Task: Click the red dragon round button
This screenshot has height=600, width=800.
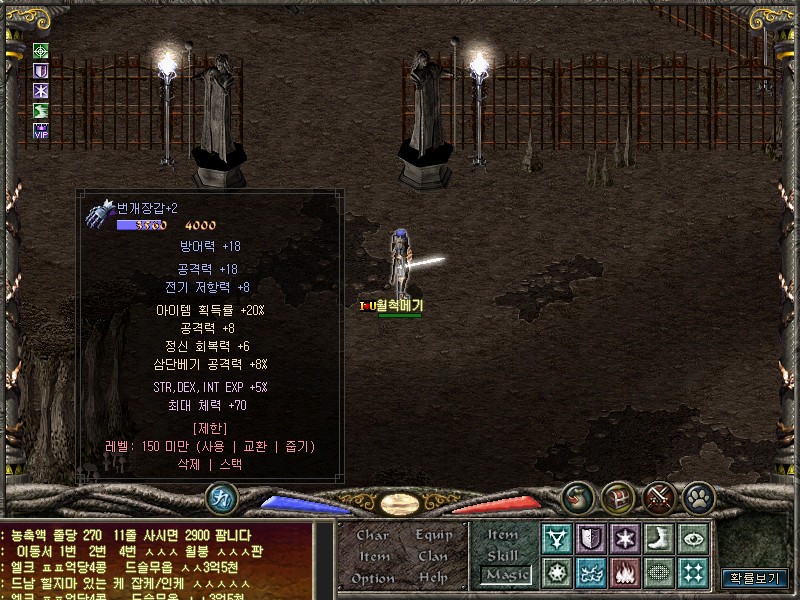Action: pos(577,496)
